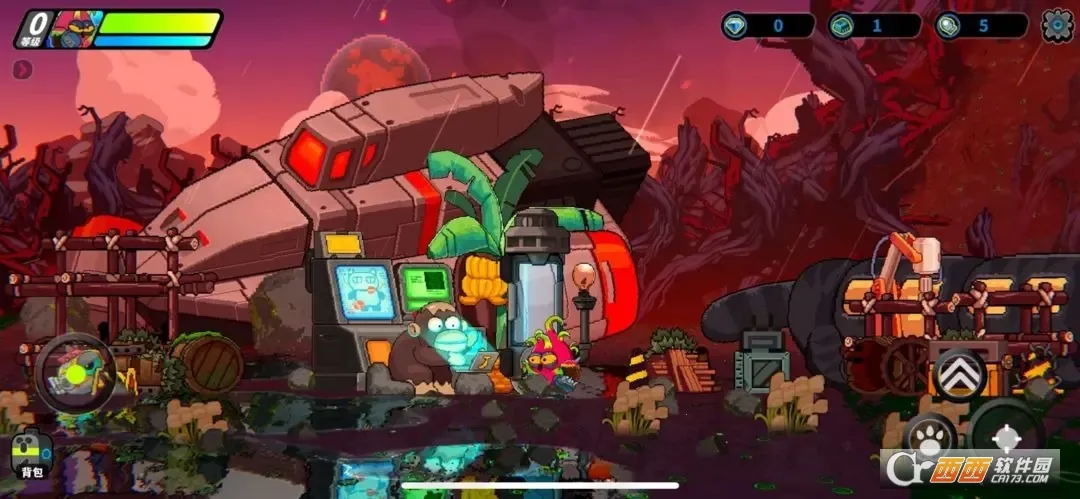Tap the player character portrait
The width and height of the screenshot is (1080, 499).
(x=70, y=29)
